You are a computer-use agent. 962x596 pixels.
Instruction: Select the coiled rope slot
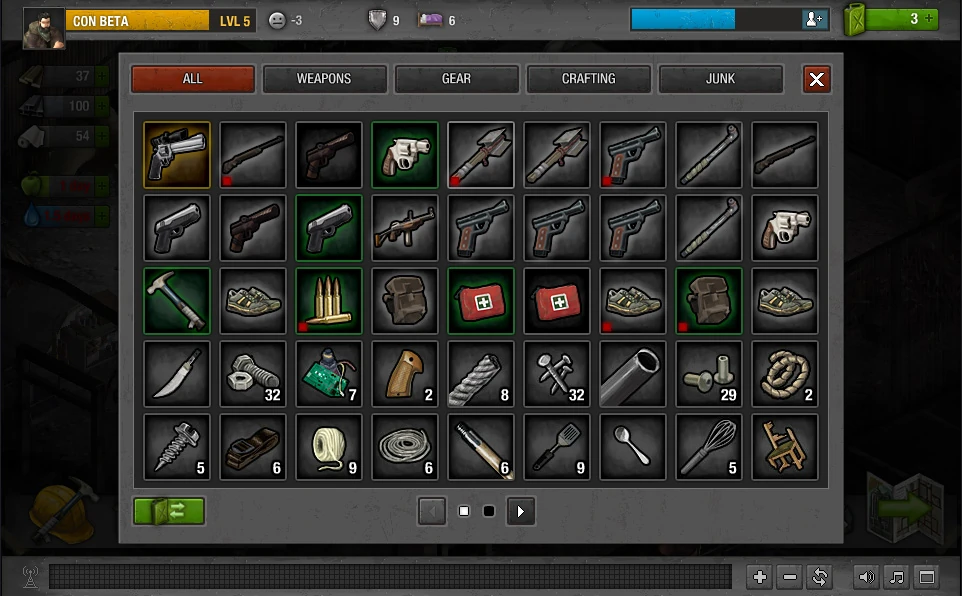[785, 374]
